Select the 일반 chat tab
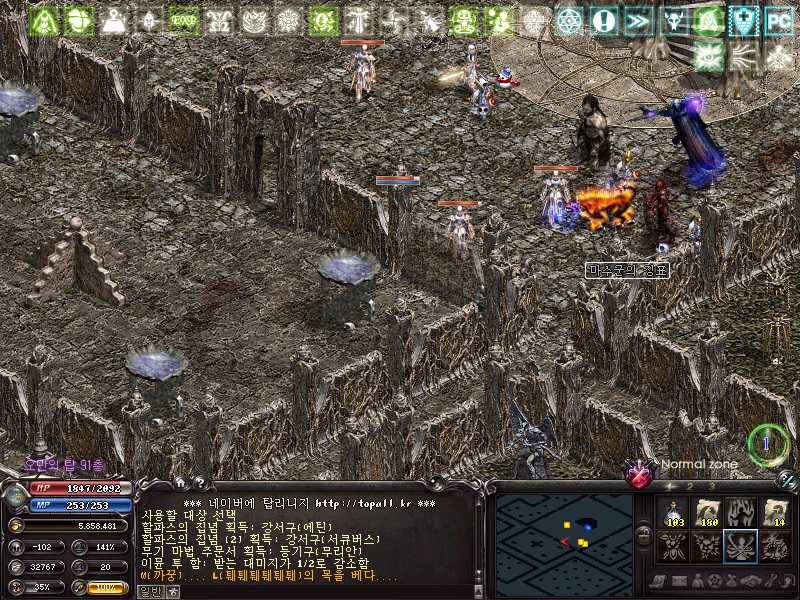 pos(149,591)
